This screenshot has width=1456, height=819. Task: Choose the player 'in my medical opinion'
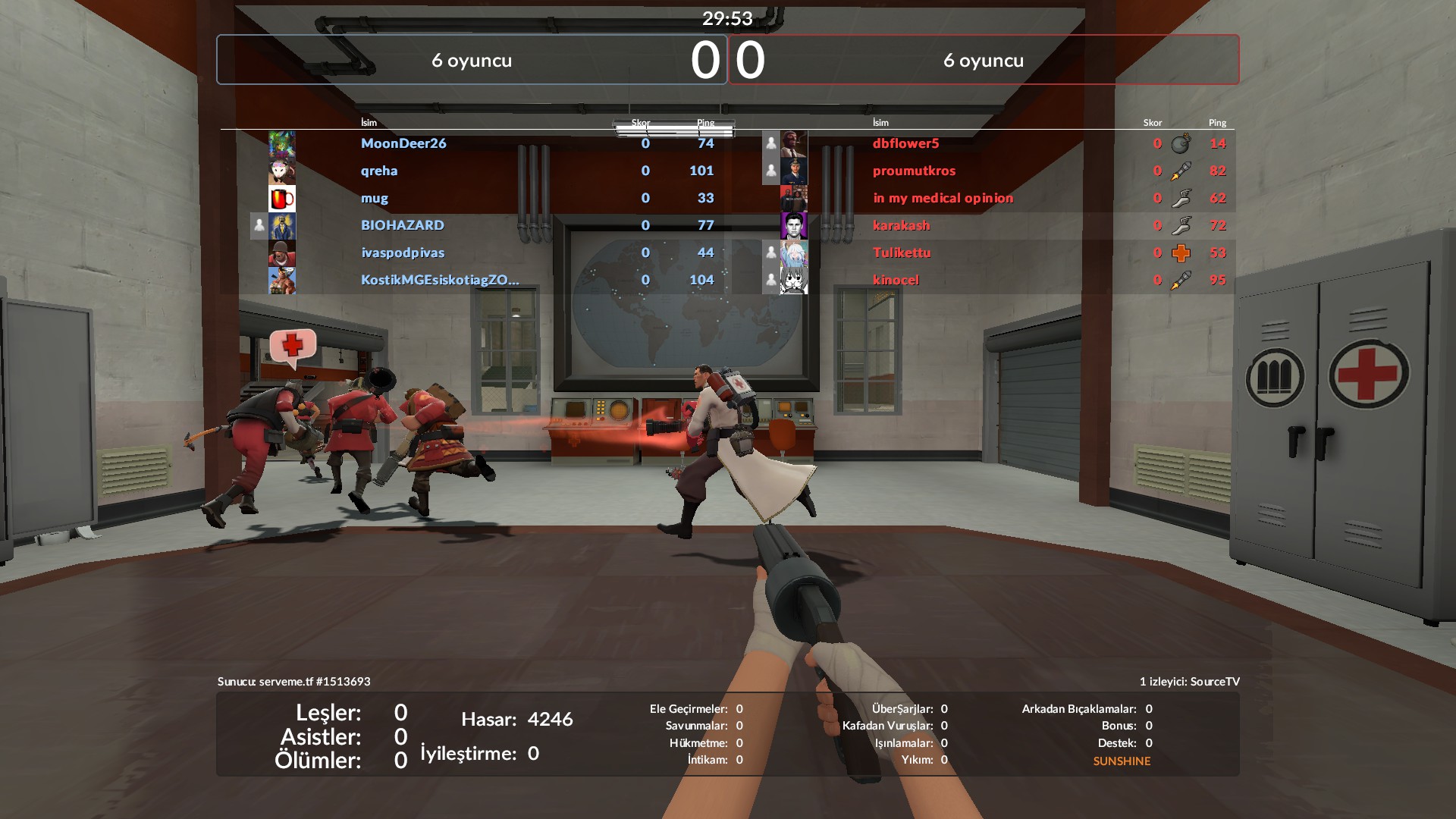pyautogui.click(x=943, y=198)
